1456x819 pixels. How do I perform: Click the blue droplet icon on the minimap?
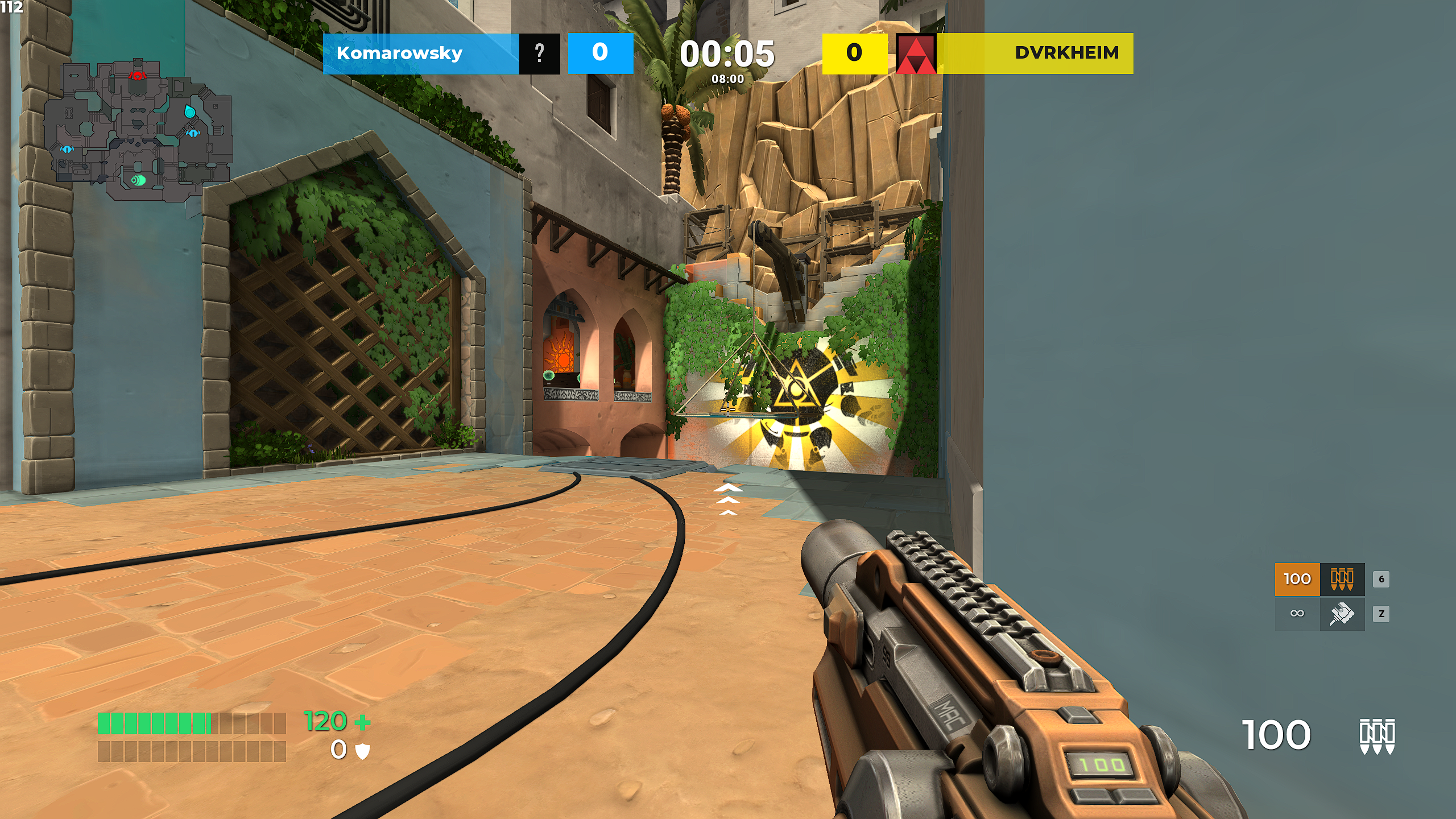190,111
